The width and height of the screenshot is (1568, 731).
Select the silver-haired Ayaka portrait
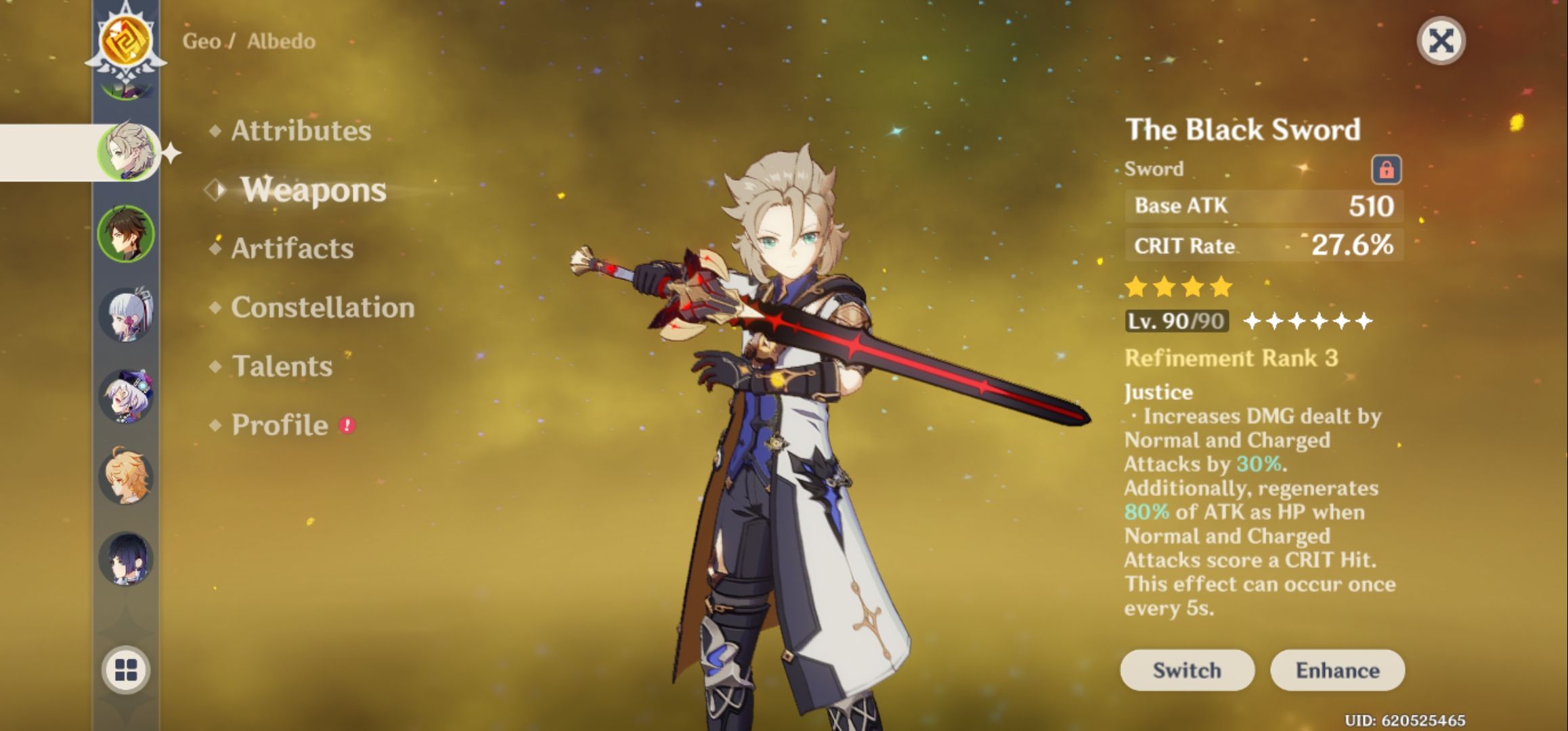[126, 315]
